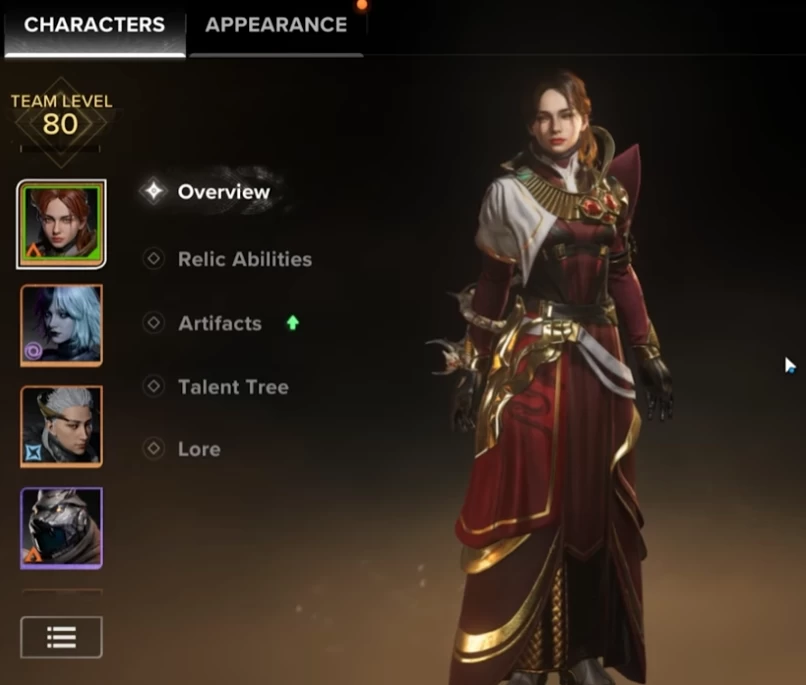
Task: Open the Artifacts menu entry
Action: click(x=219, y=323)
